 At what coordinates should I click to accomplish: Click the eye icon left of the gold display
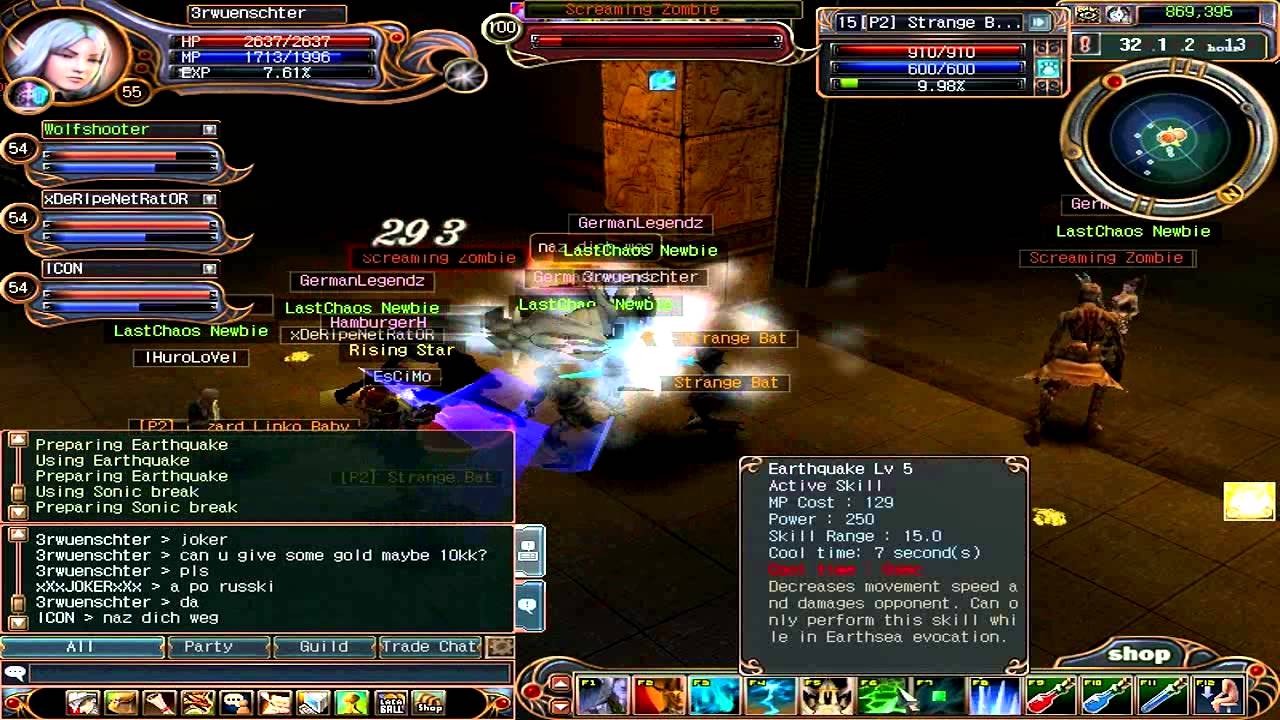(x=1086, y=15)
